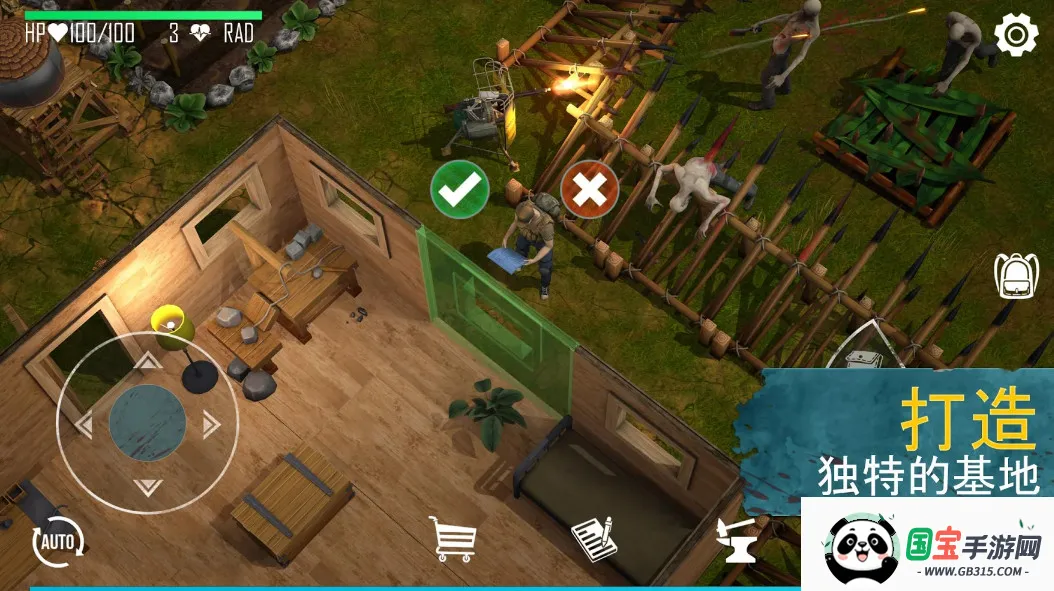The height and width of the screenshot is (591, 1054).
Task: Open the anvil crafting menu
Action: click(x=737, y=541)
